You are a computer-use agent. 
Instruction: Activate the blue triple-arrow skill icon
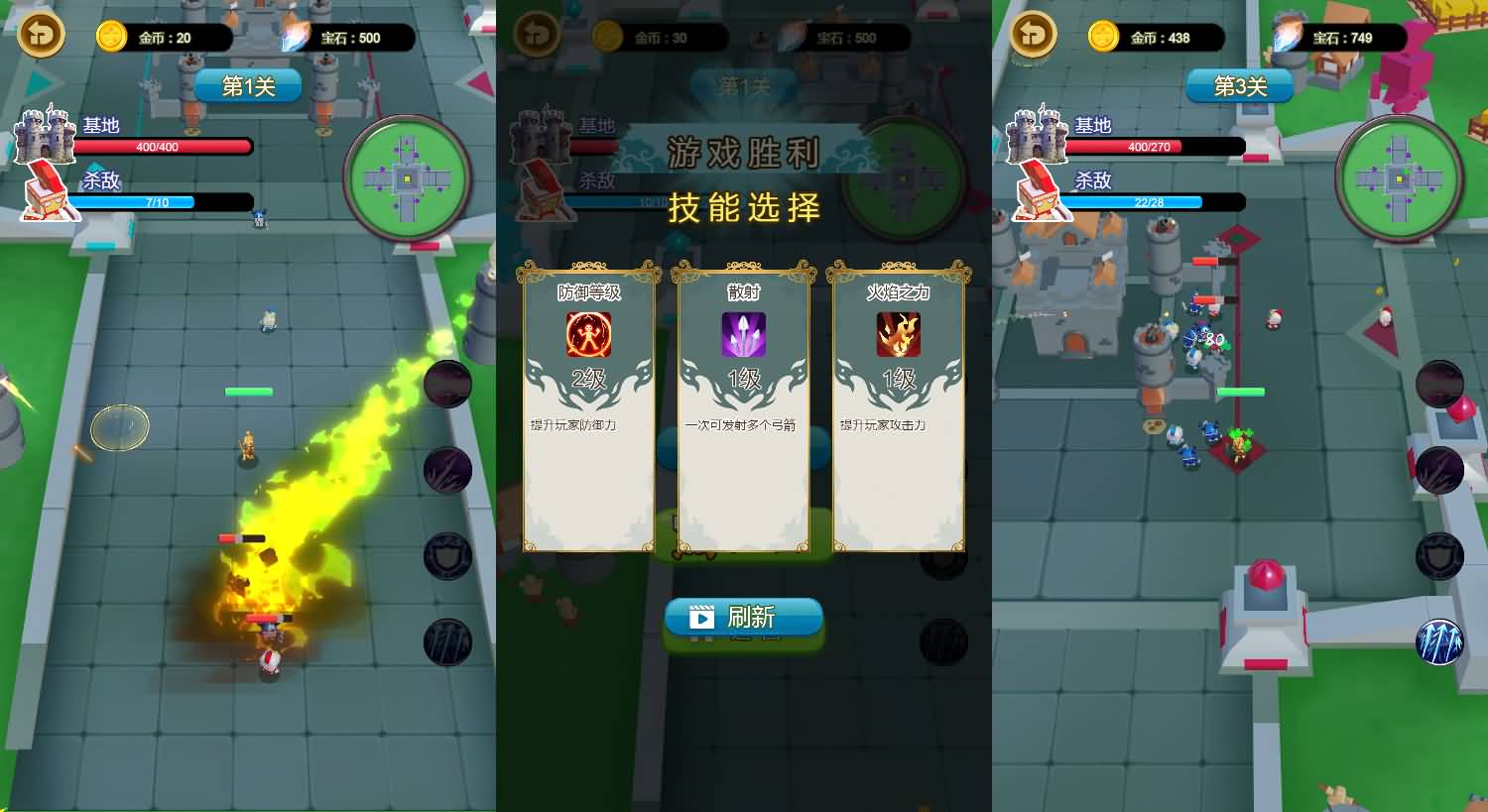1438,641
